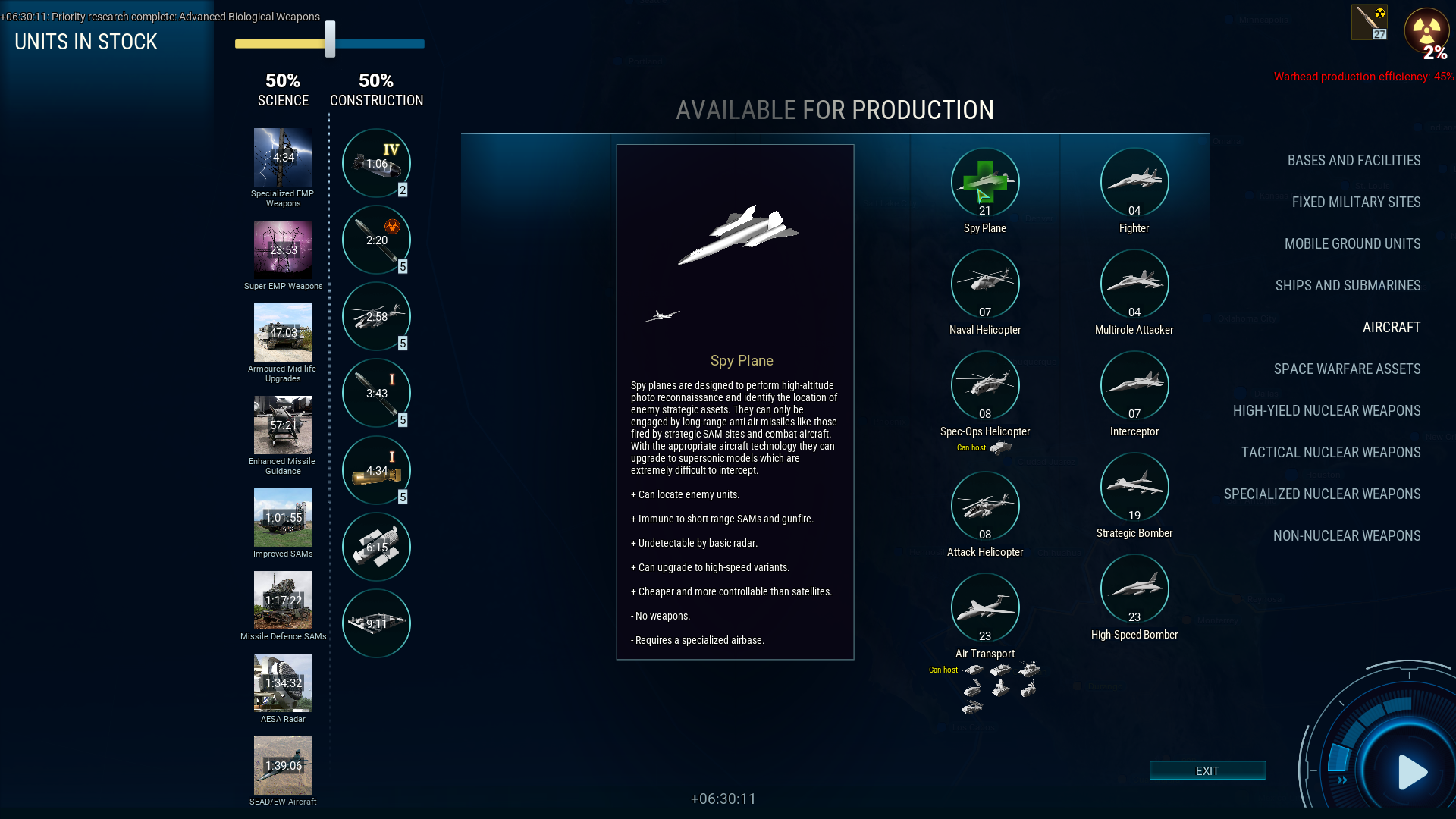Select Specialized EMP Weapons research thumbnail

click(283, 158)
